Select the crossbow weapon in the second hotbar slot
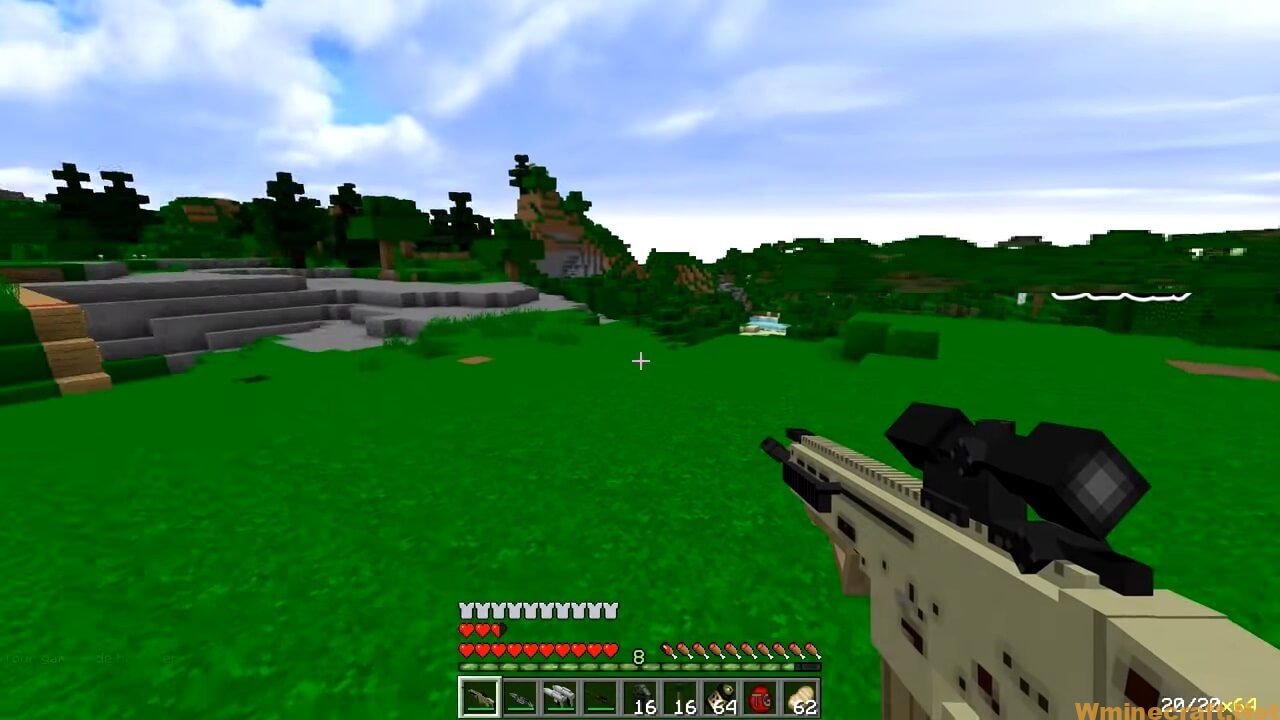 pyautogui.click(x=521, y=697)
